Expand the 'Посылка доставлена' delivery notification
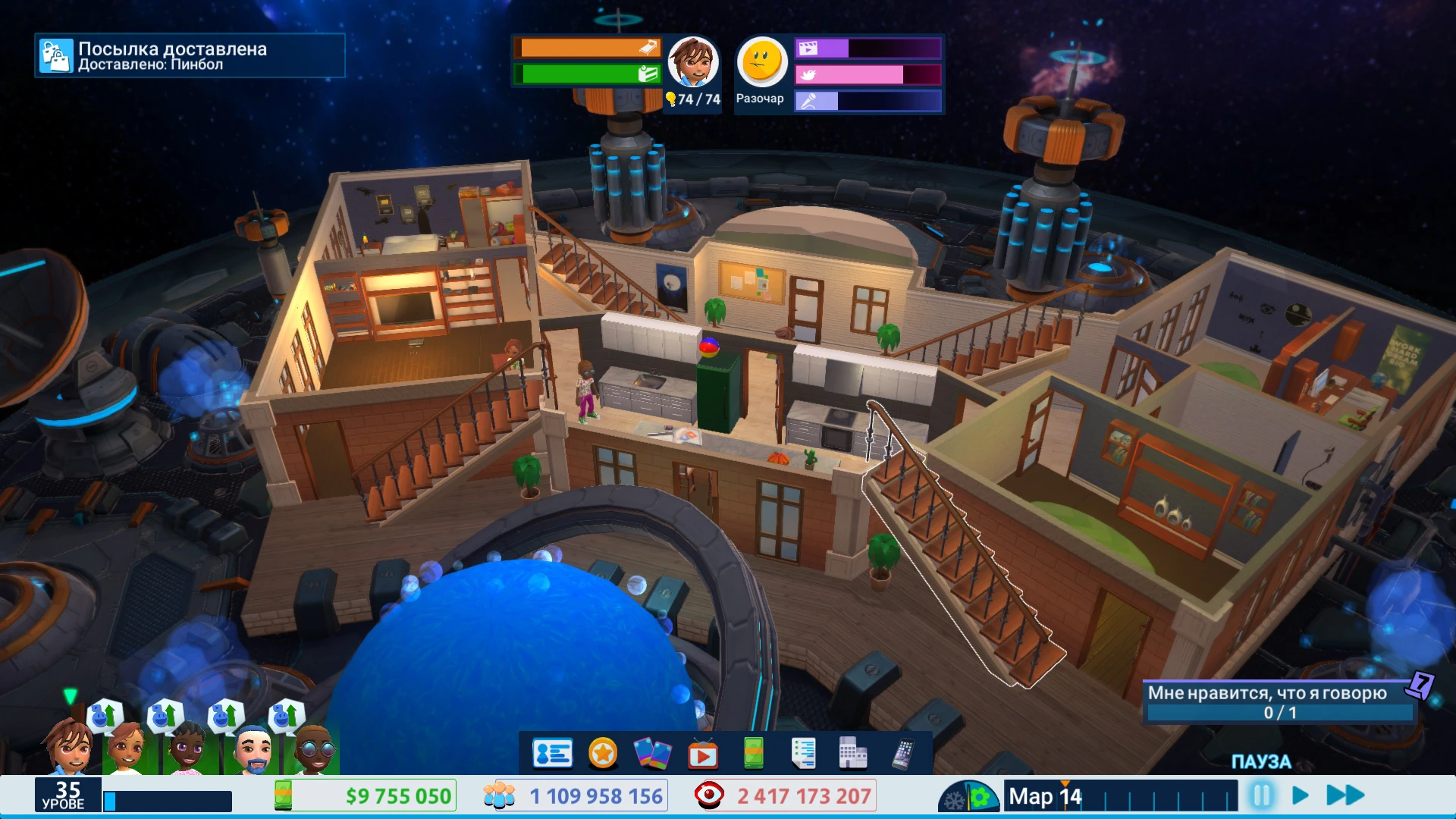1456x819 pixels. tap(190, 55)
